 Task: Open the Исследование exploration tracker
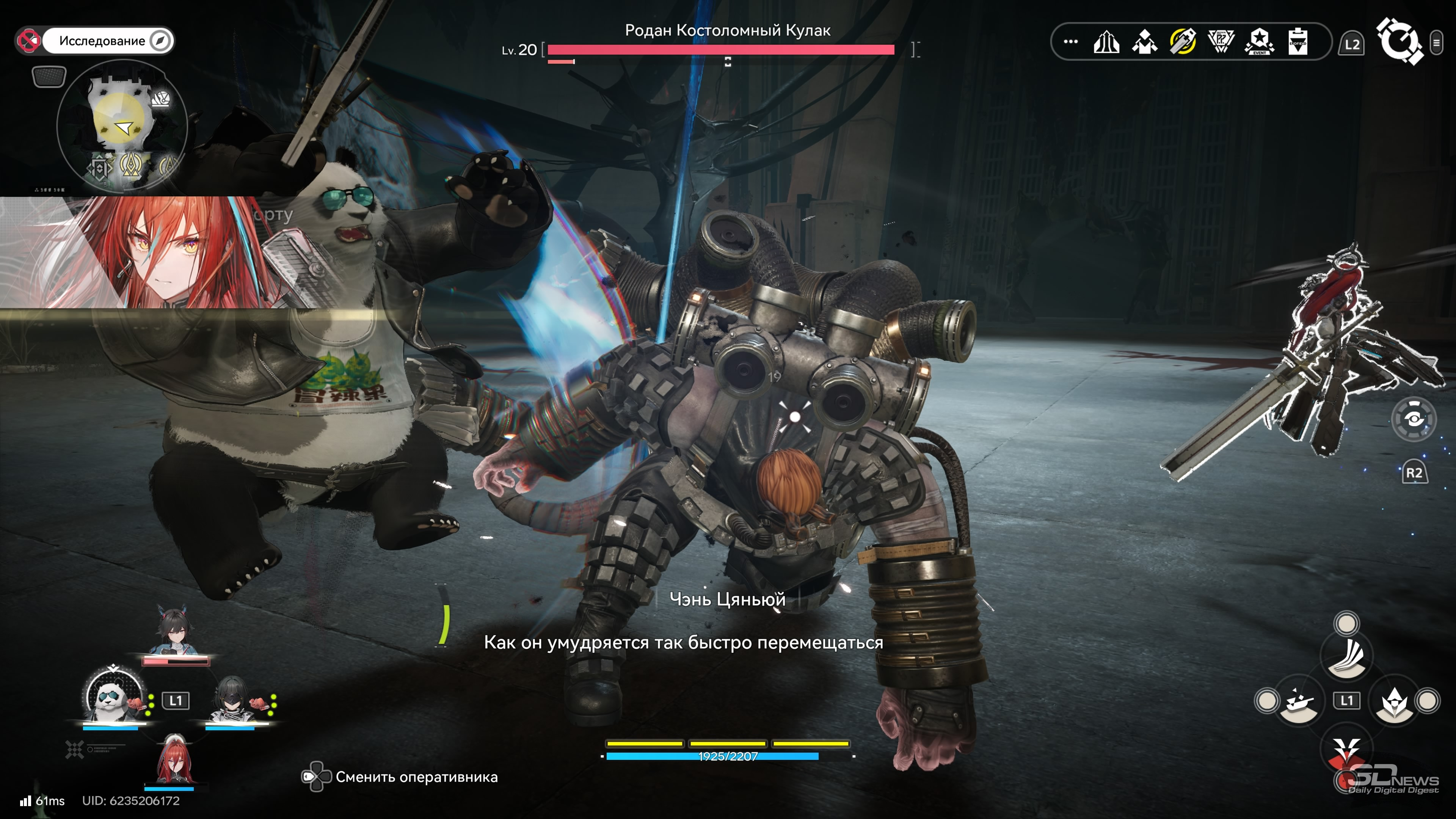point(102,41)
